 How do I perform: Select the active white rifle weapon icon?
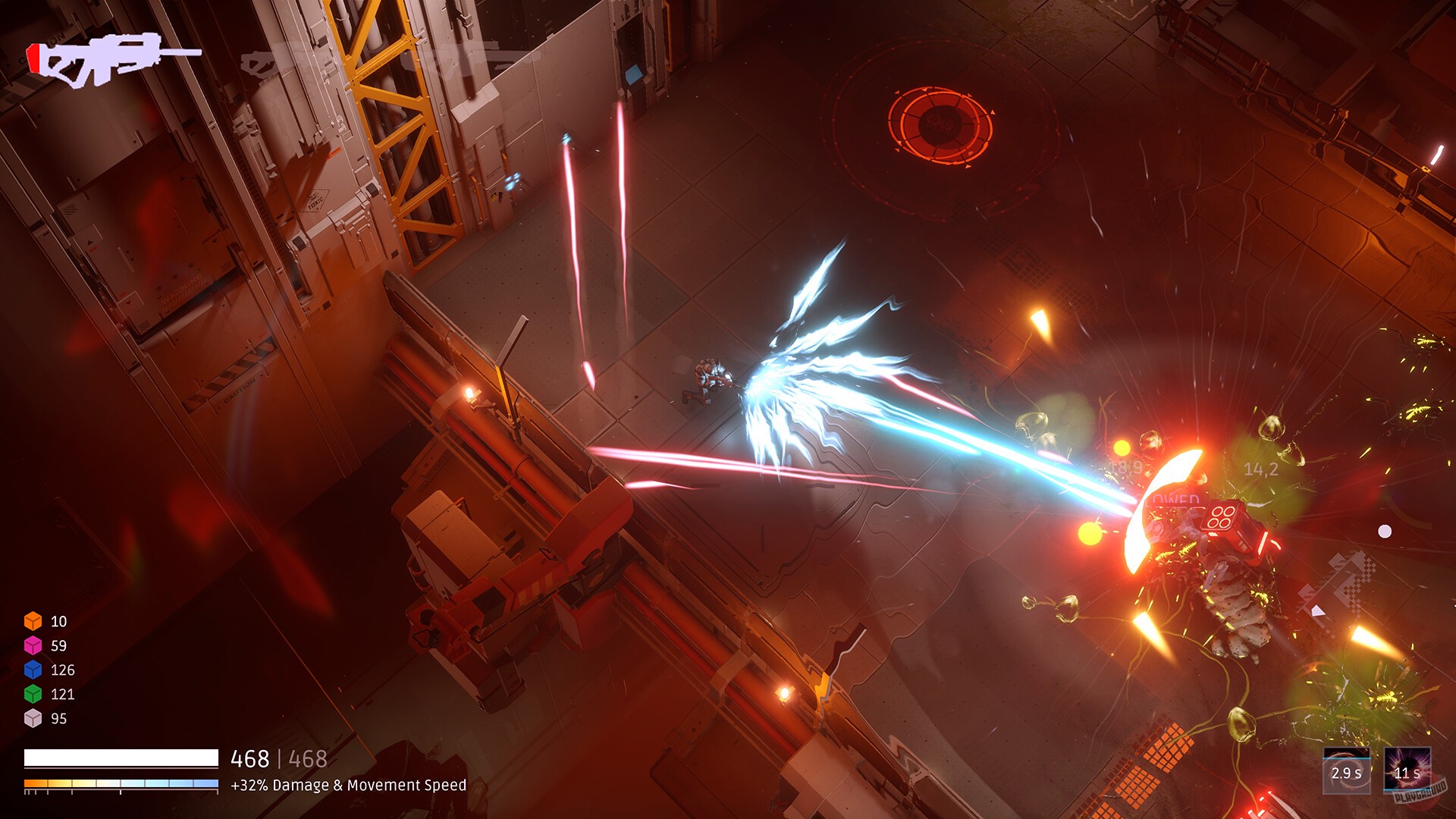[114, 61]
